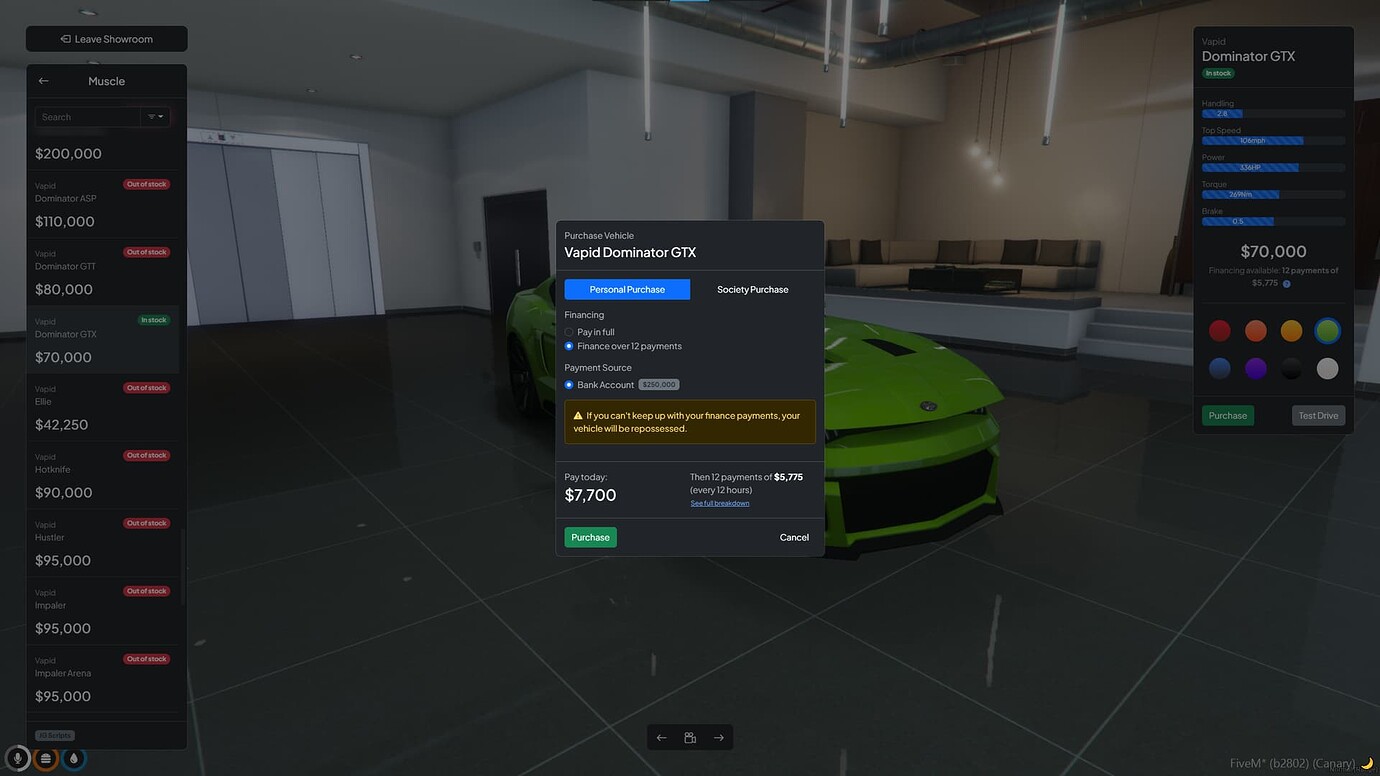1380x776 pixels.
Task: Click the info icon next to the $5,775 financing text
Action: pos(1286,283)
